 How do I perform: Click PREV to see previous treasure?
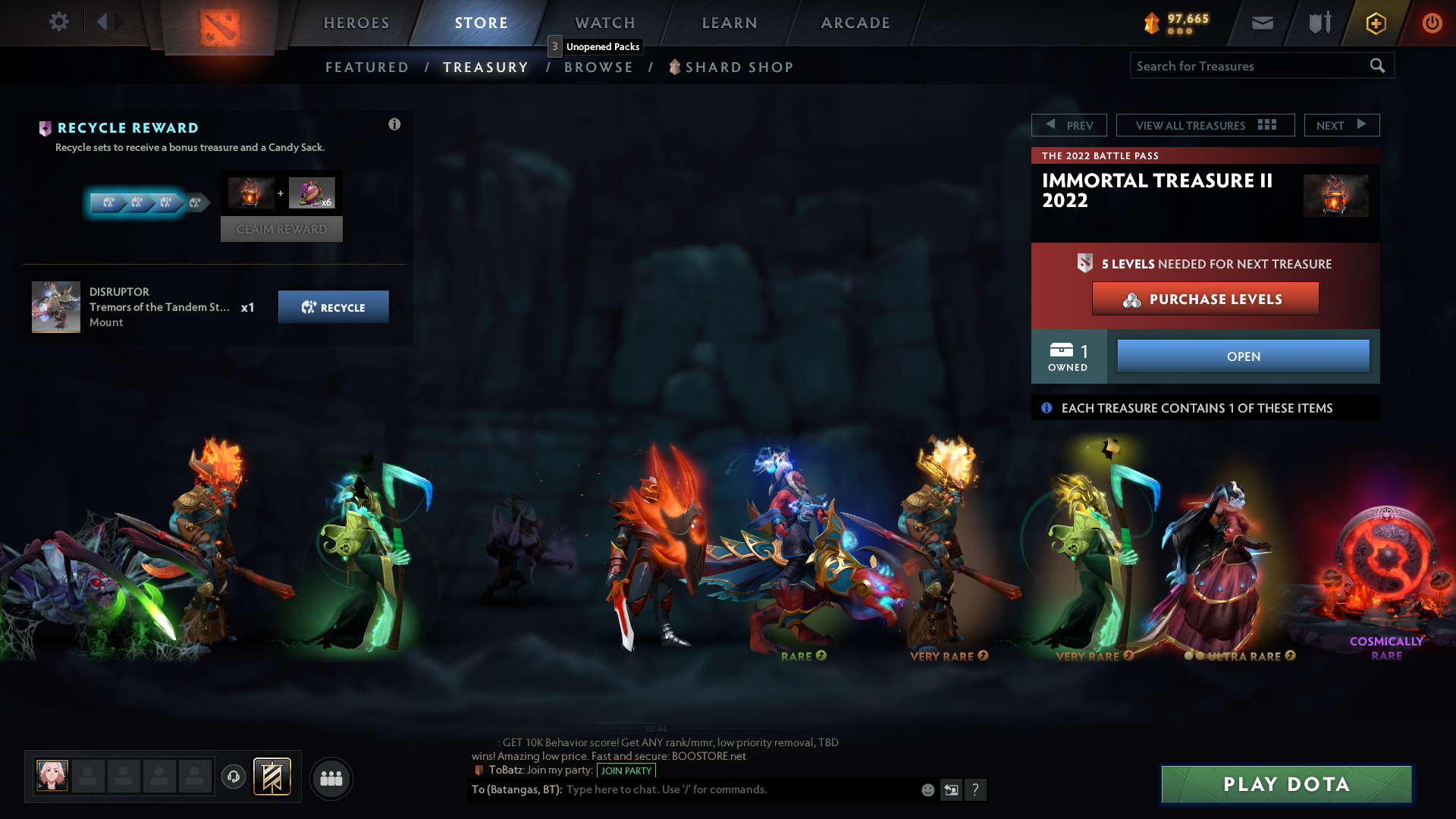[1069, 124]
